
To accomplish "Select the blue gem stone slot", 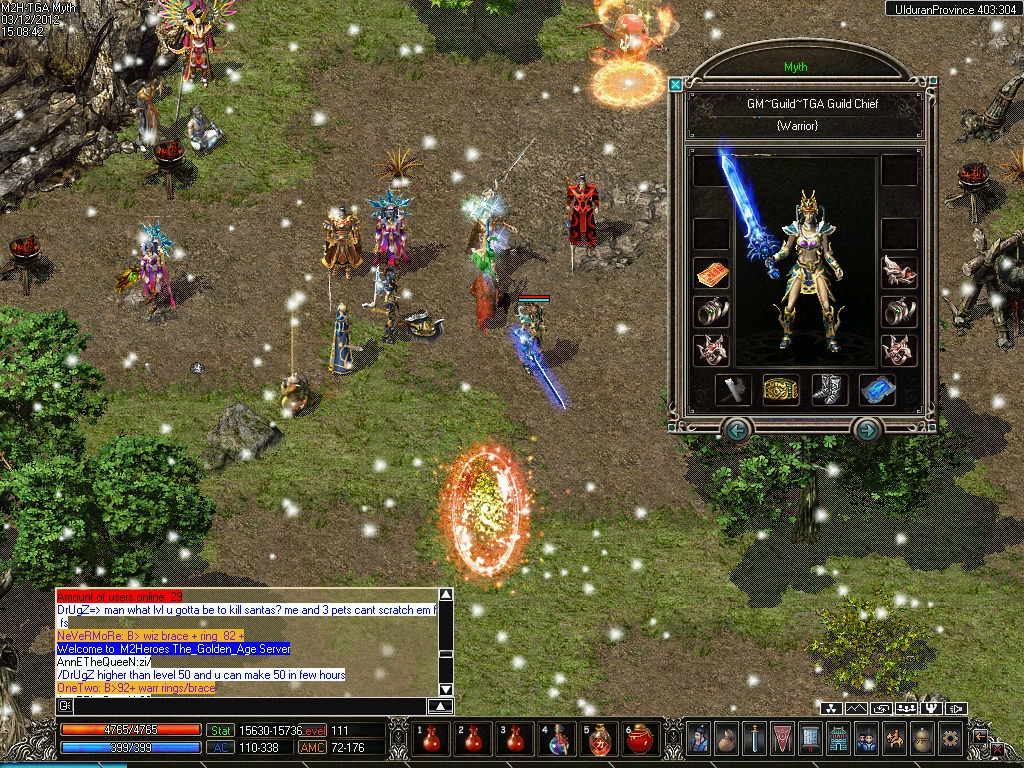I will (x=876, y=390).
